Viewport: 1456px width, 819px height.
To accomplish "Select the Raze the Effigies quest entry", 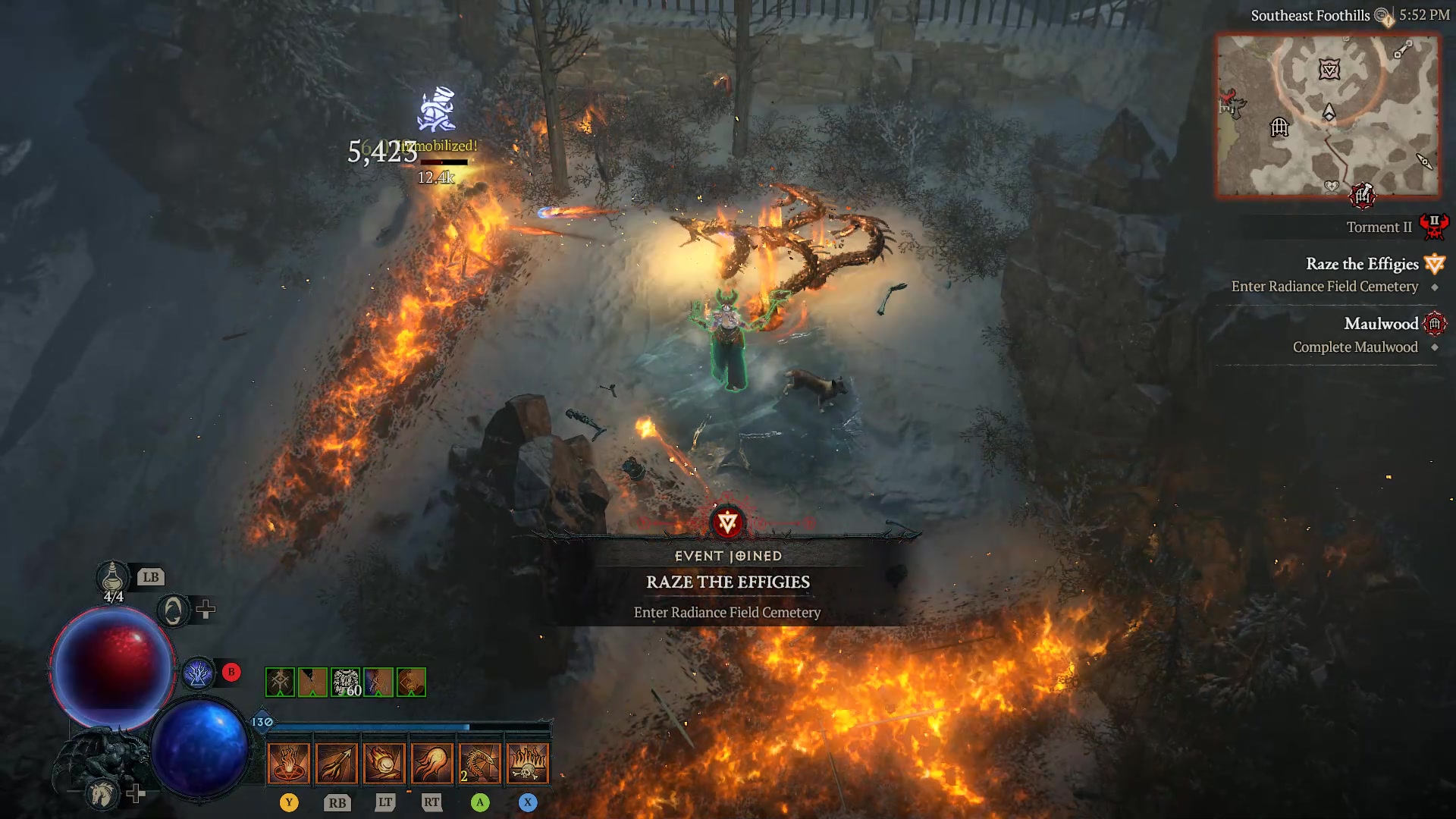I will point(1363,264).
